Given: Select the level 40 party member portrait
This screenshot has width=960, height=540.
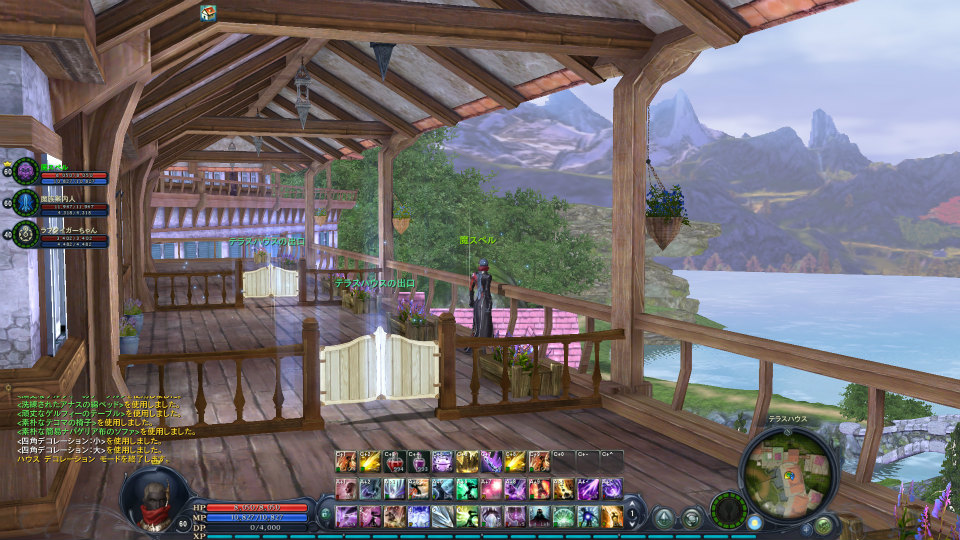Looking at the screenshot, I should (x=25, y=235).
